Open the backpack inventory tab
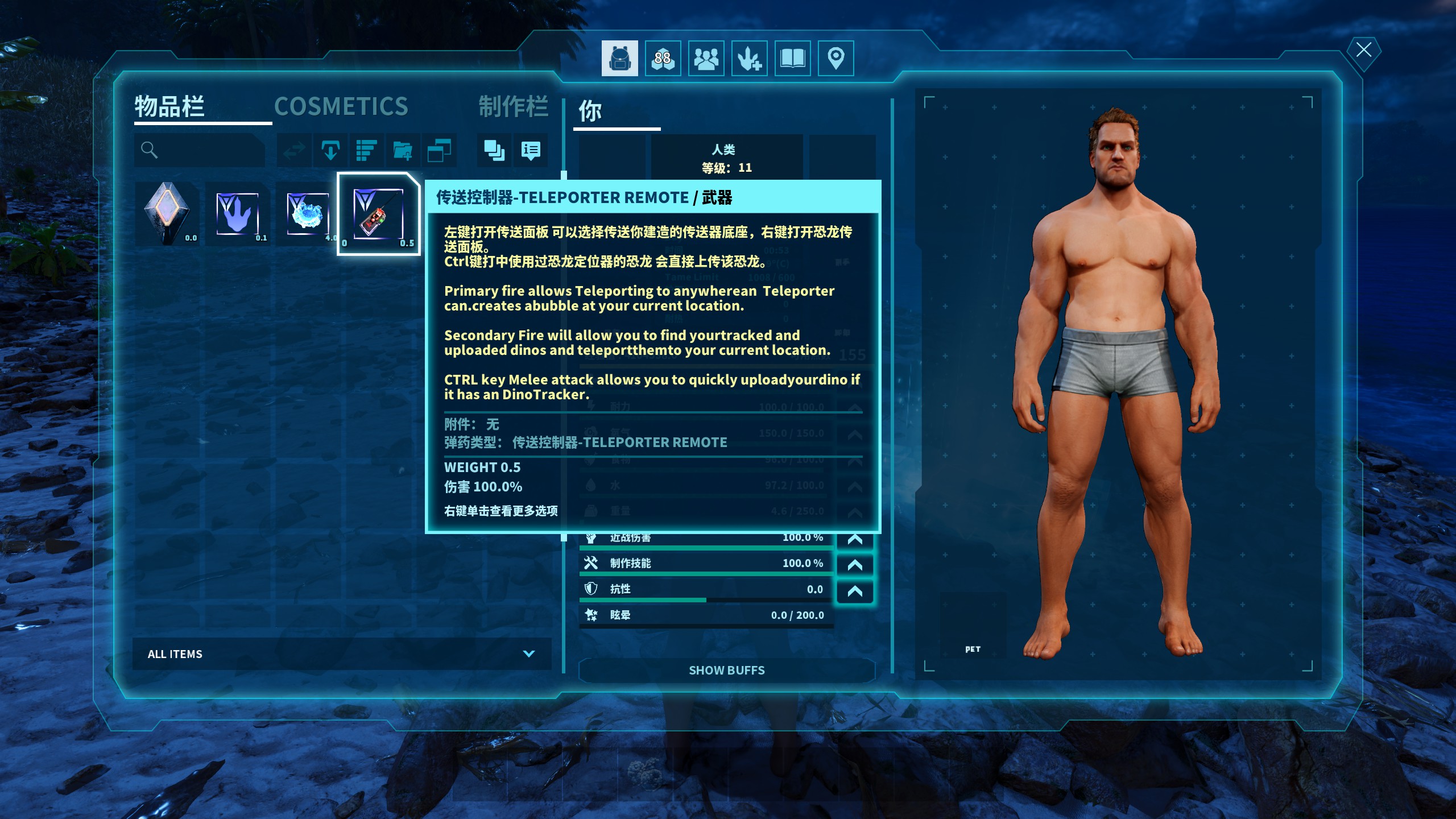The width and height of the screenshot is (1456, 819). pos(619,58)
